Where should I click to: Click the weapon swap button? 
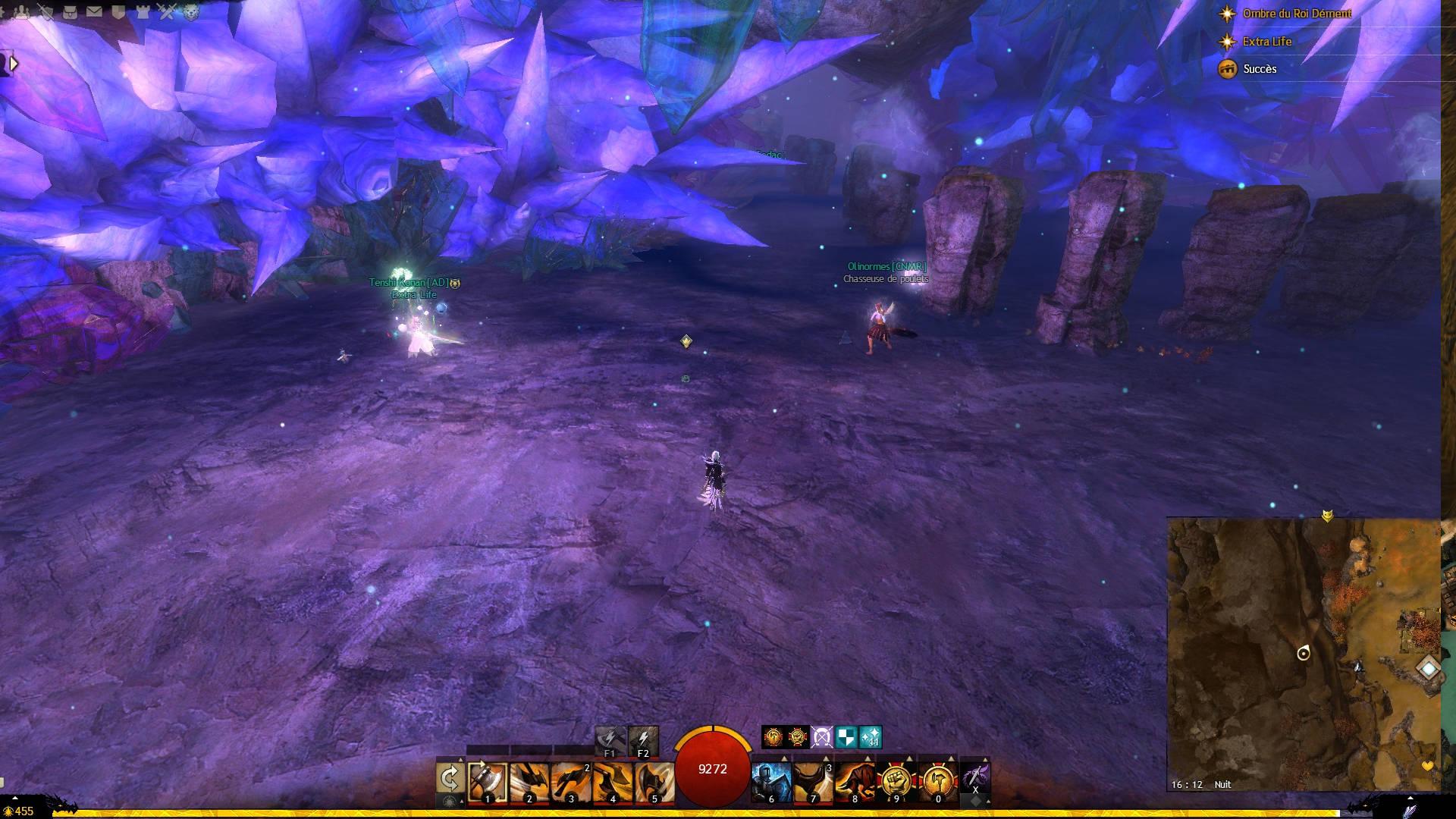(x=450, y=778)
